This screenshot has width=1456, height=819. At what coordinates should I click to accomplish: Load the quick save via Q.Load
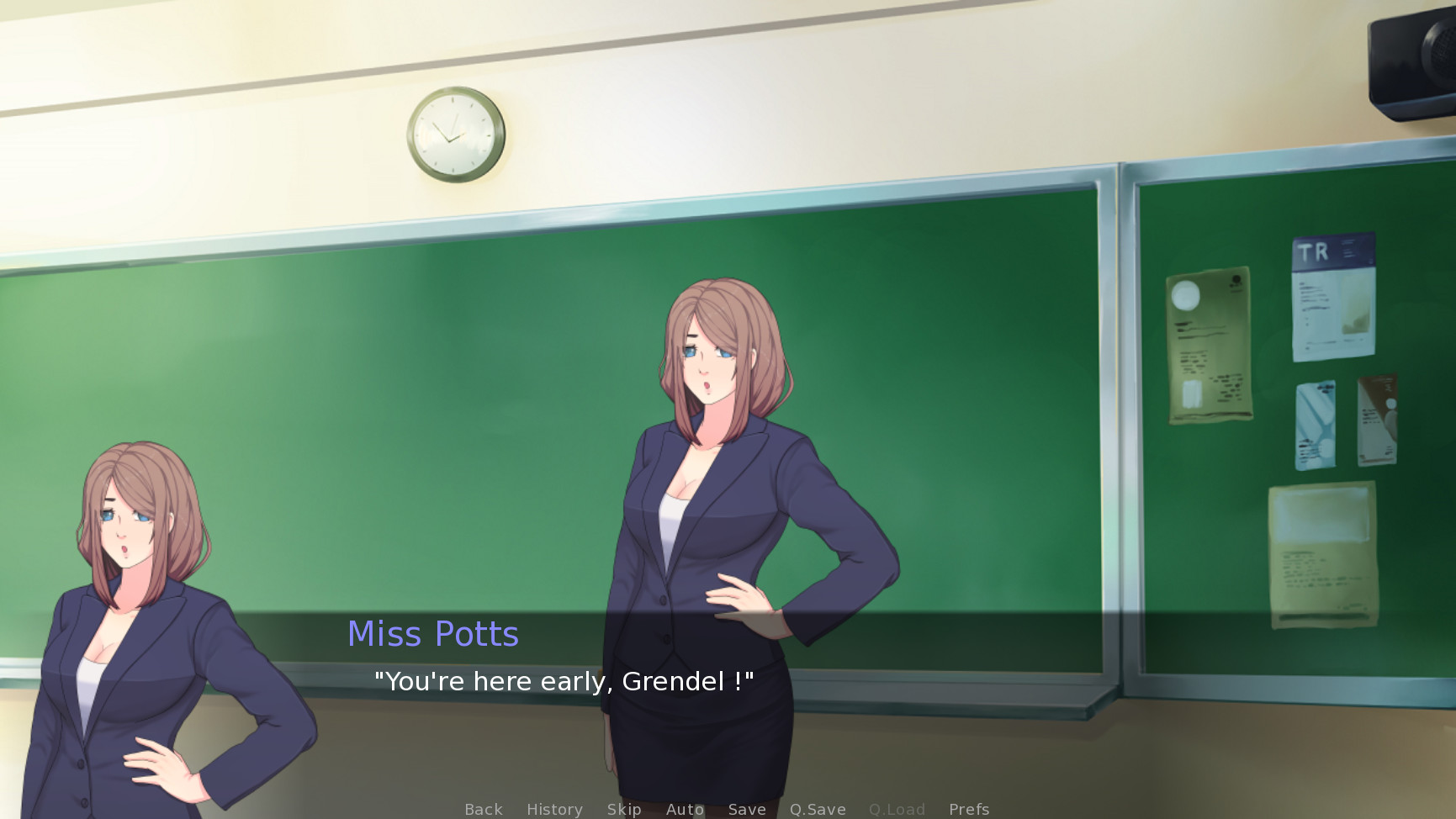[x=897, y=809]
